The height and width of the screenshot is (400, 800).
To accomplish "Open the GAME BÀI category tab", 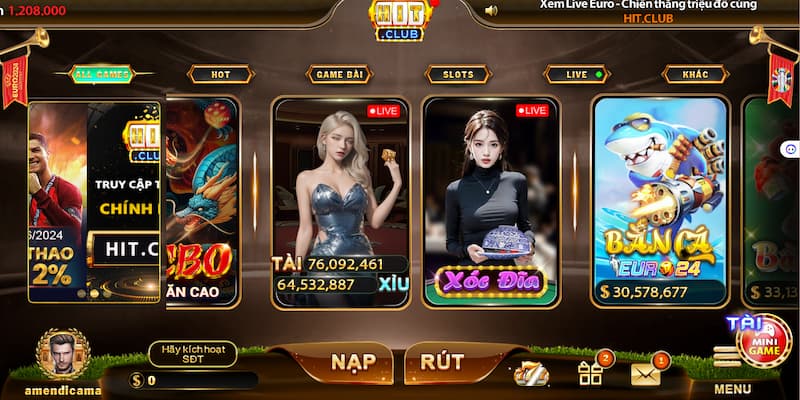I will tap(338, 74).
